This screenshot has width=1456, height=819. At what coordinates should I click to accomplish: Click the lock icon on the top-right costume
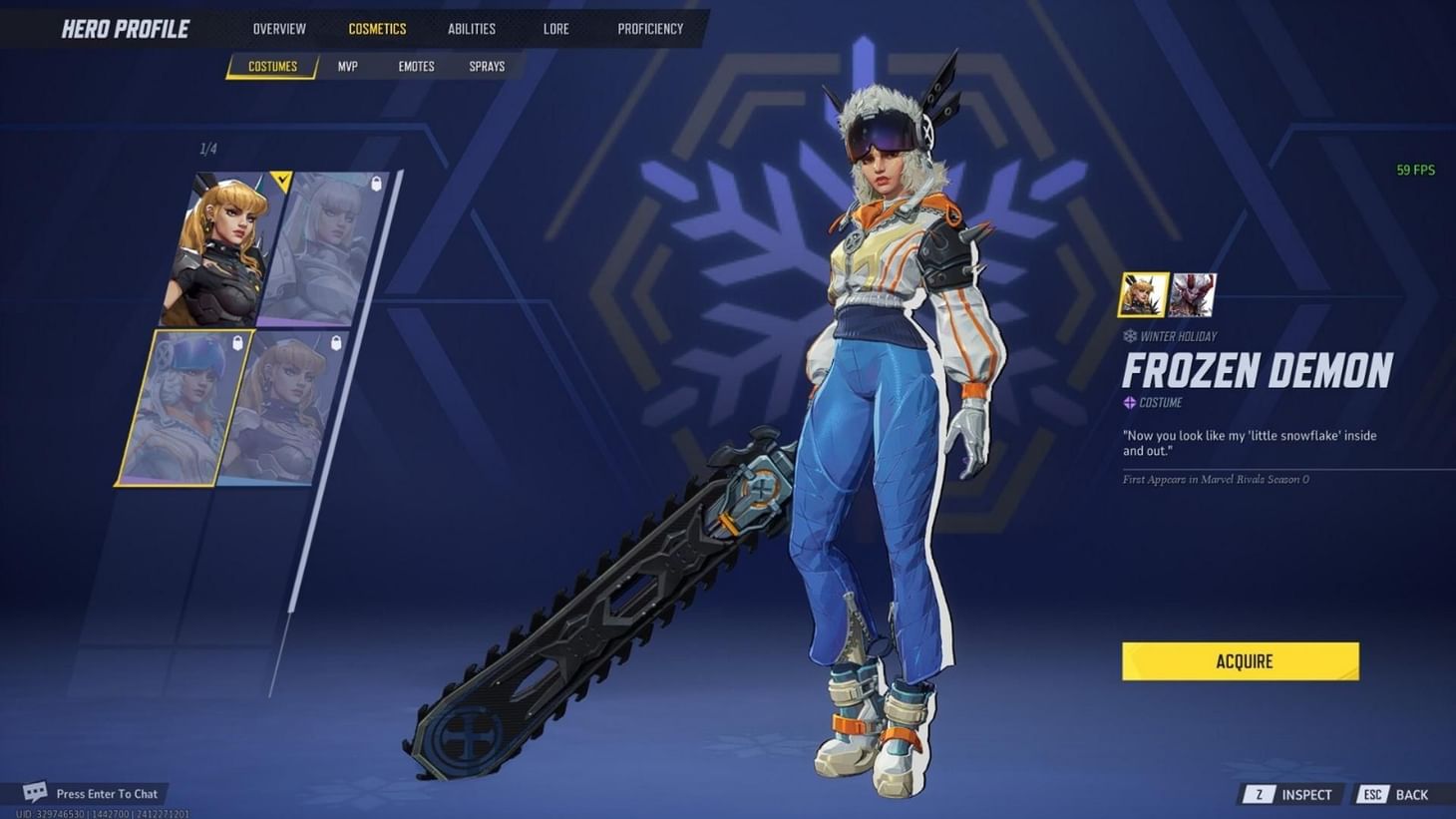click(377, 185)
